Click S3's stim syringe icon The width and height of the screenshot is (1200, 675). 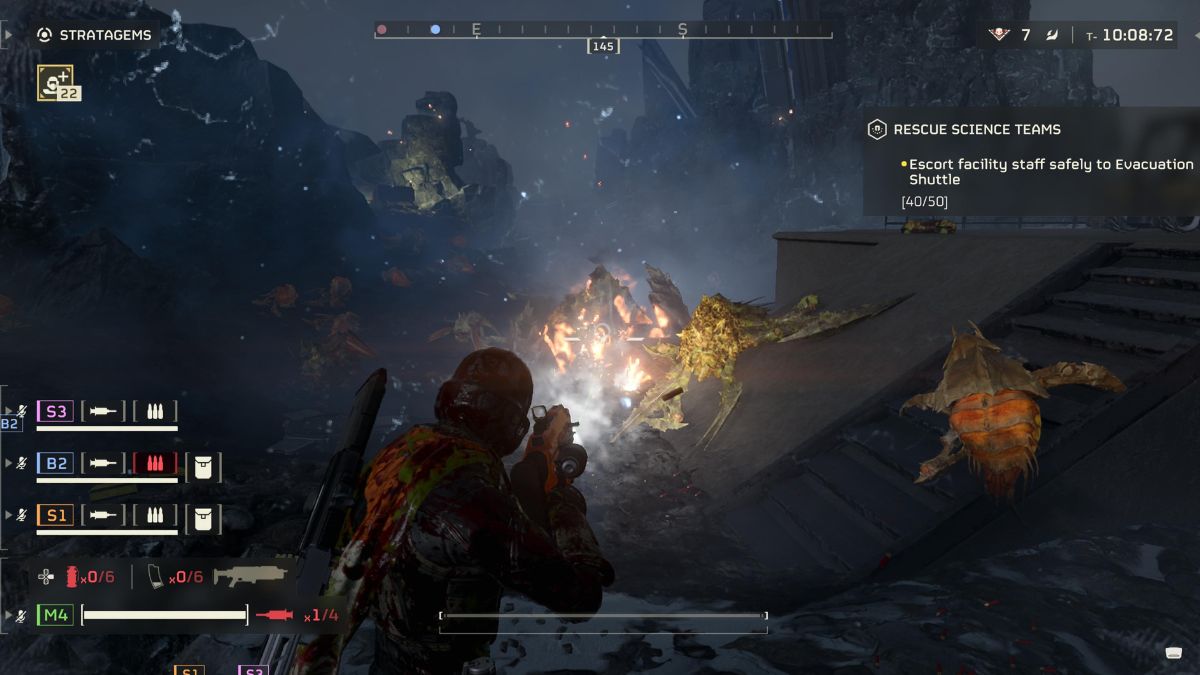pyautogui.click(x=103, y=411)
